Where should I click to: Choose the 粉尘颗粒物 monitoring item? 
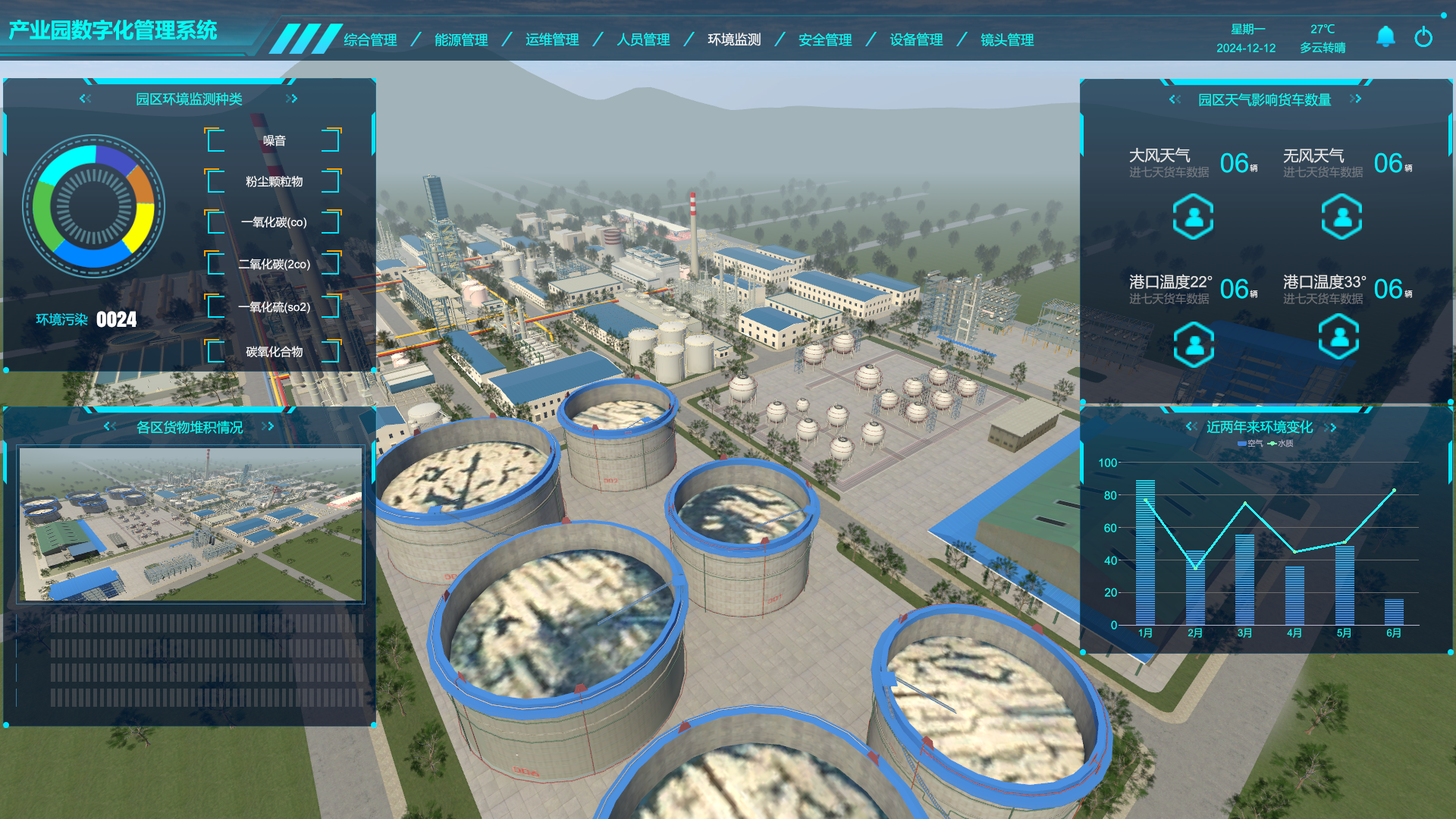coord(274,181)
